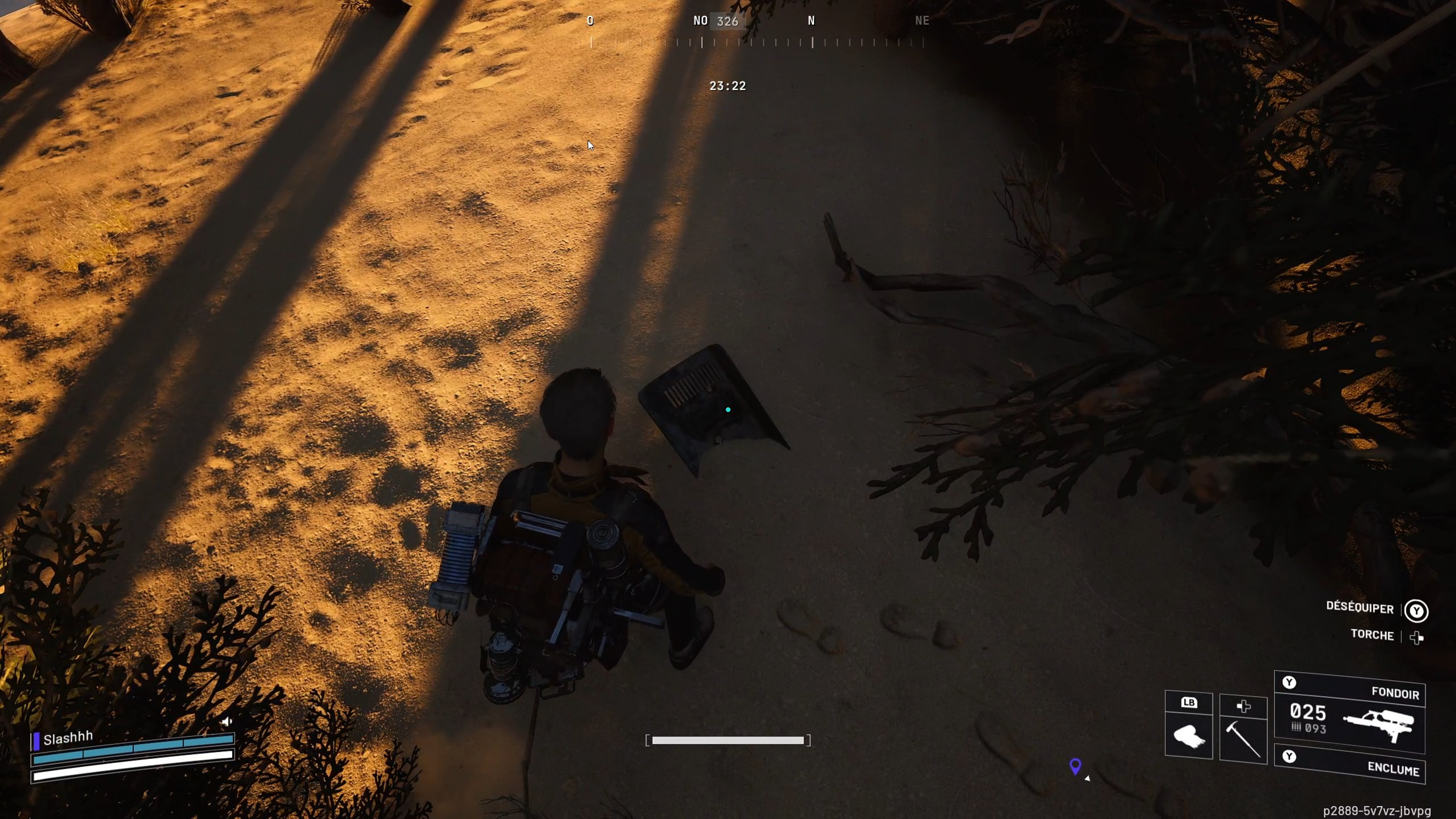Click the cyan interaction dot on the metal scrap
This screenshot has width=1456, height=819.
[728, 409]
